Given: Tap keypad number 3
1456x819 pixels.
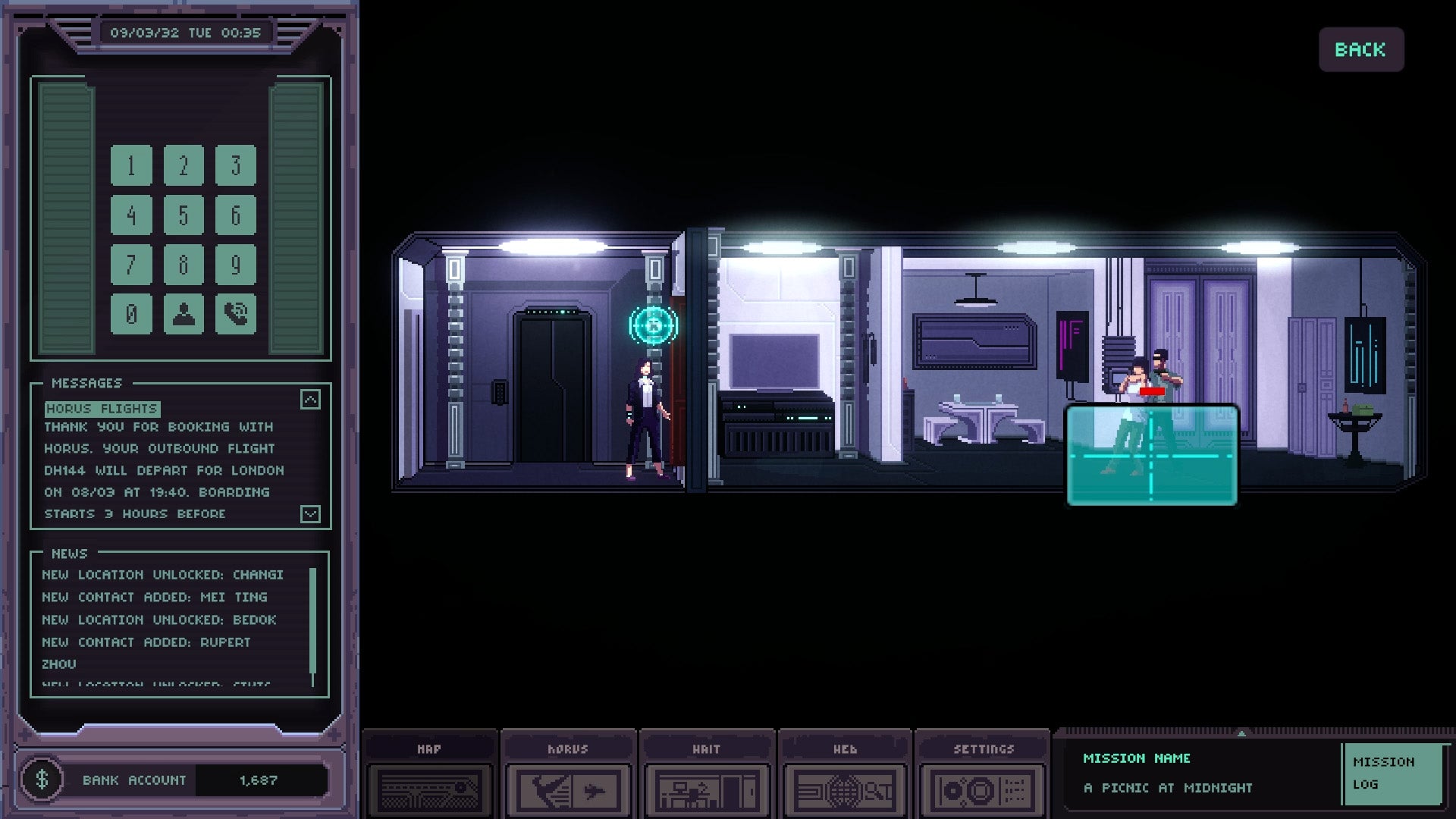Looking at the screenshot, I should pyautogui.click(x=235, y=165).
